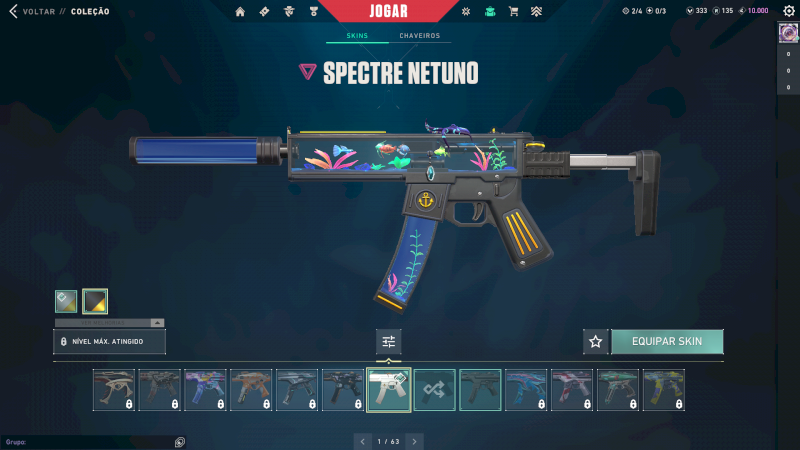
Task: Choose the second highlighted variant swatch
Action: 95,300
